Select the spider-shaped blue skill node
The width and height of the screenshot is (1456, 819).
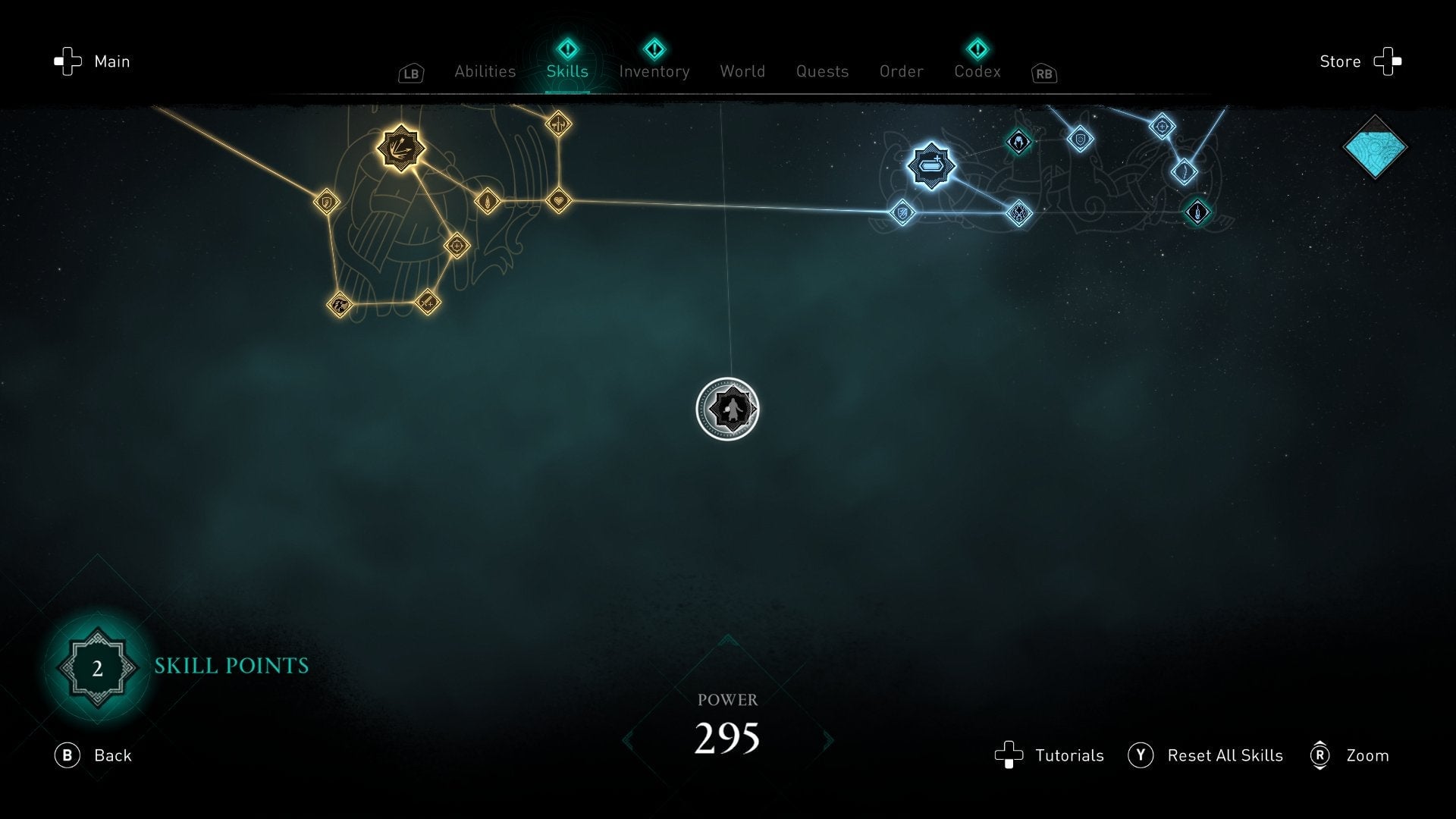click(1020, 214)
